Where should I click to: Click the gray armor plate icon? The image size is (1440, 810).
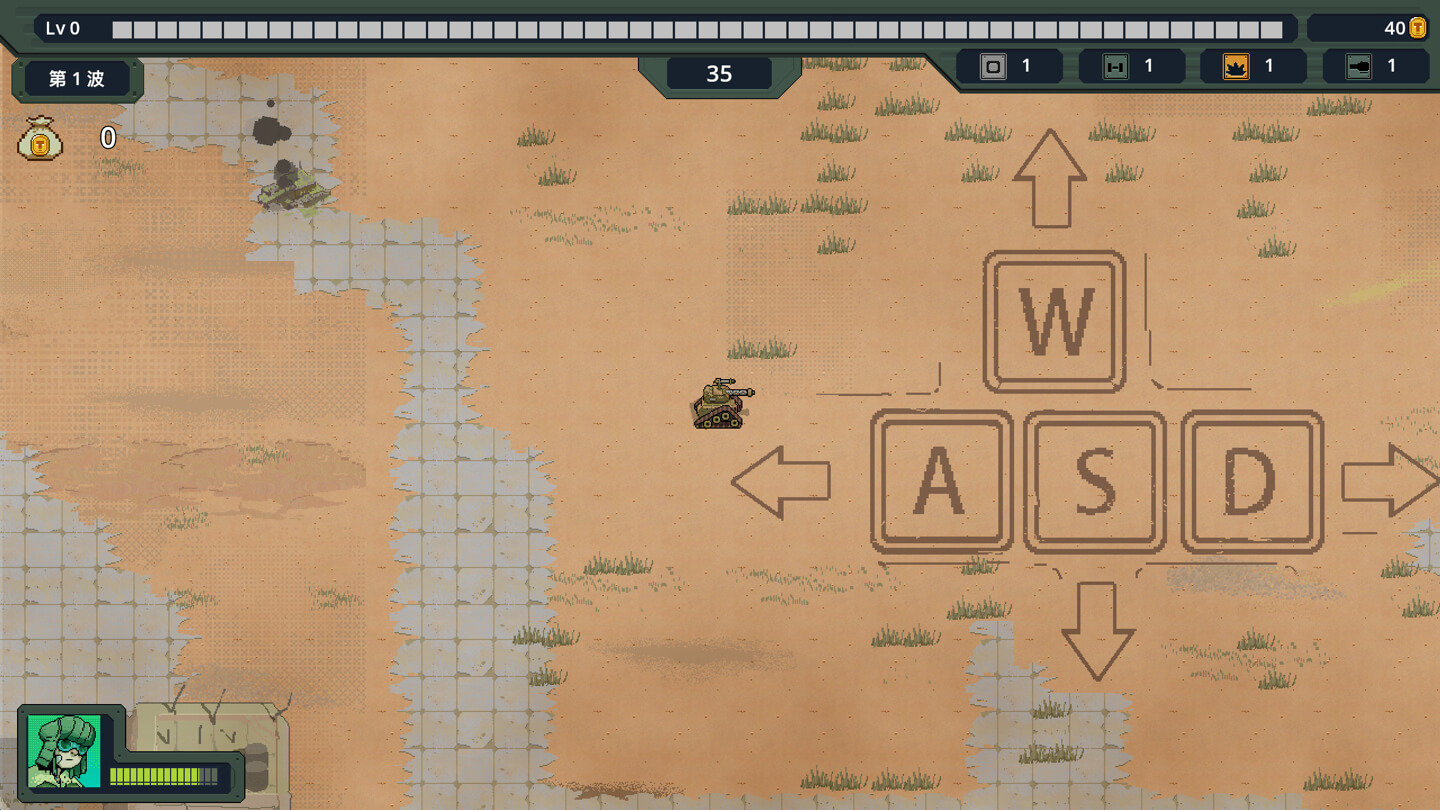[993, 67]
